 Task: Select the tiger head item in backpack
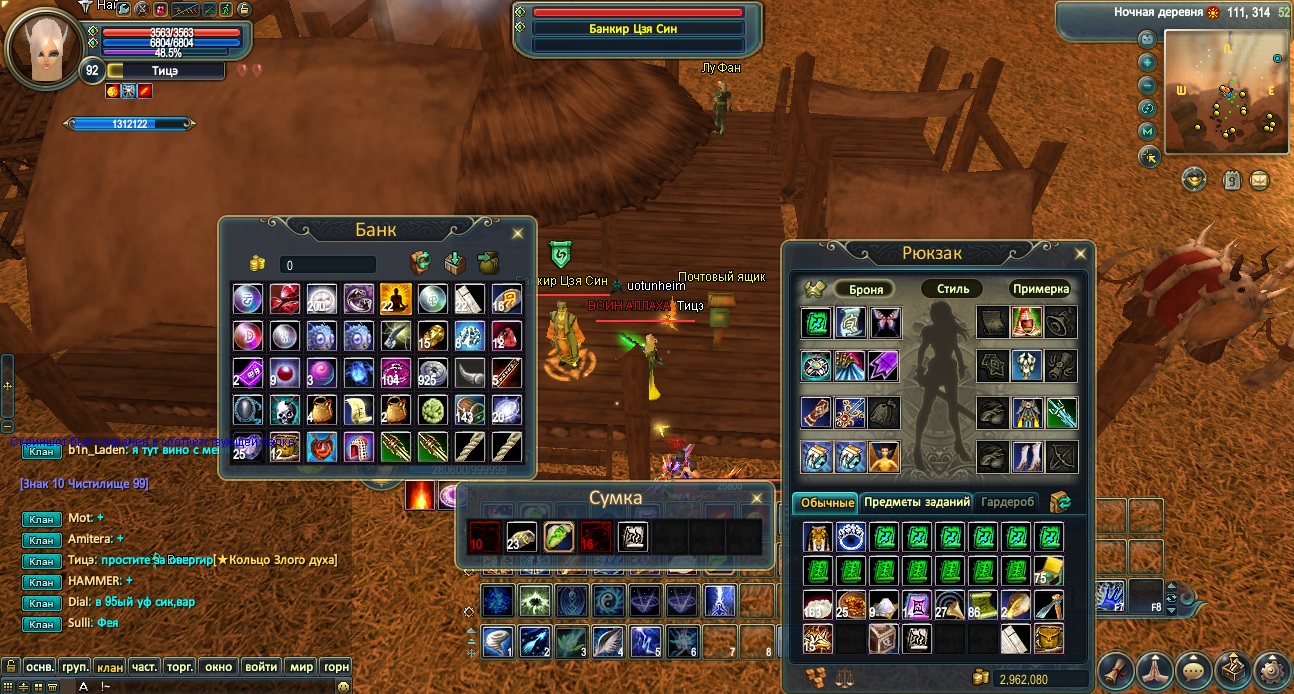(x=817, y=538)
